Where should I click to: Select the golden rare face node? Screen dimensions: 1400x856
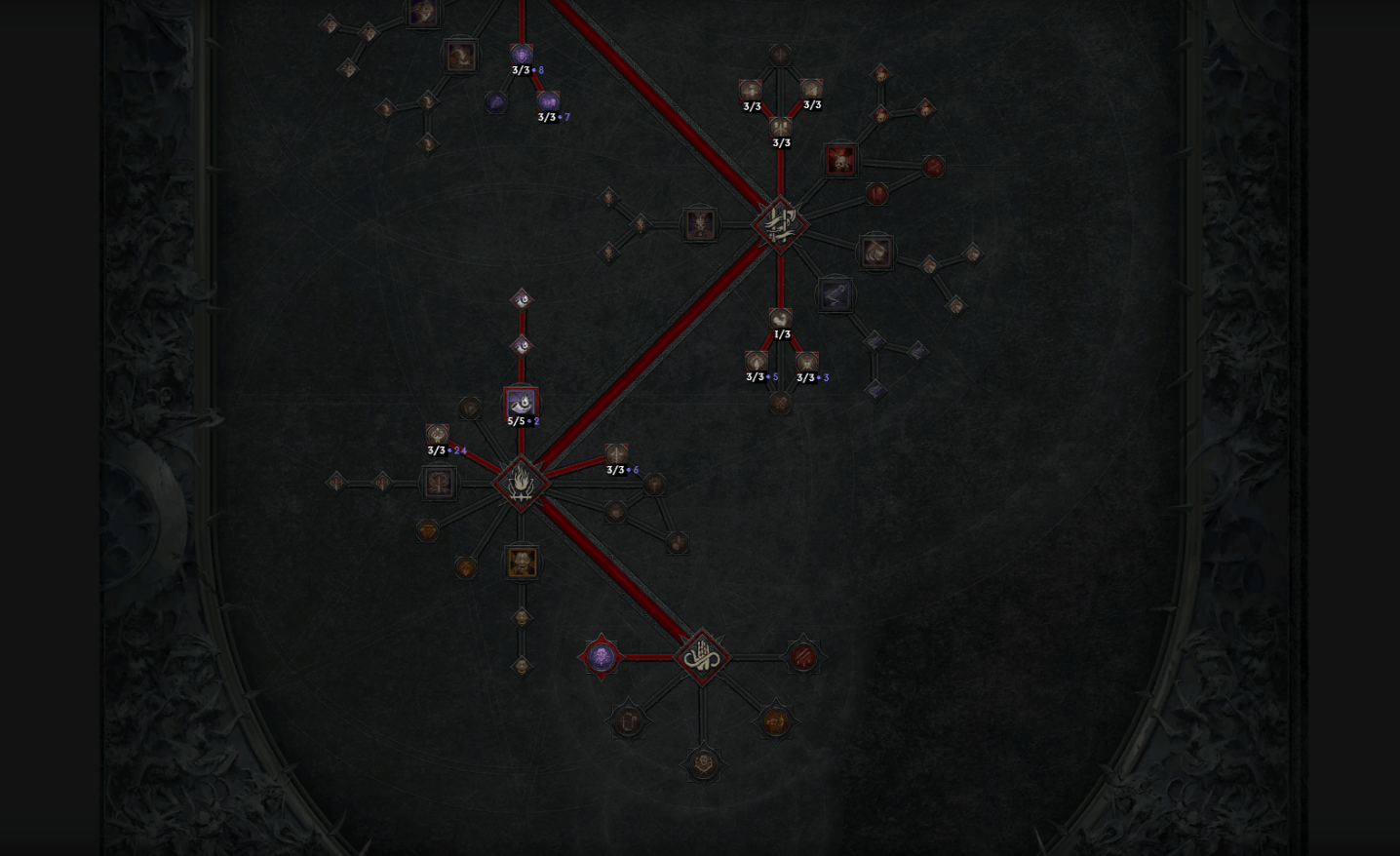523,563
